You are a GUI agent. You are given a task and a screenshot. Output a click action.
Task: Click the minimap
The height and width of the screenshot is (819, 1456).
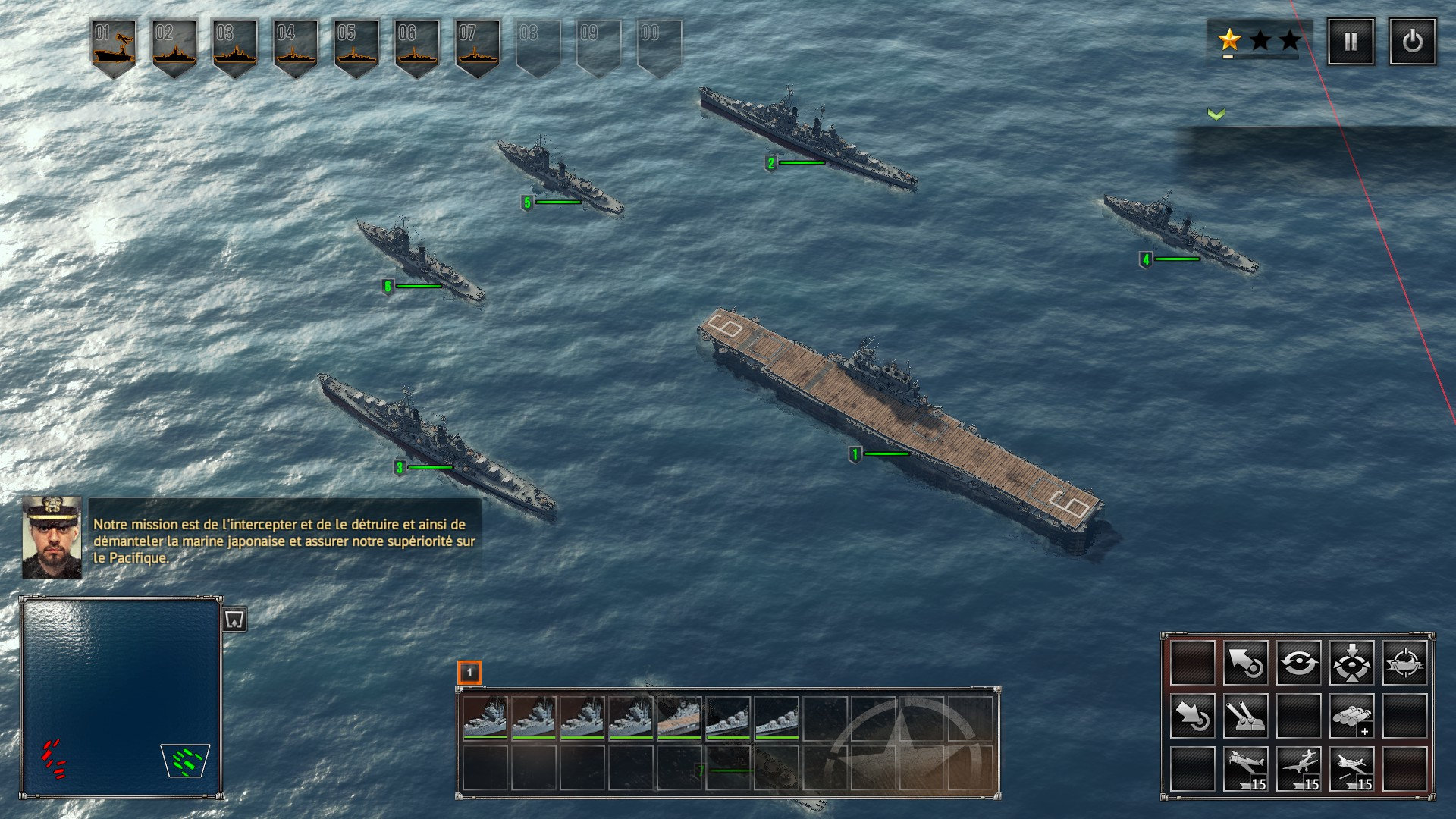(x=121, y=696)
